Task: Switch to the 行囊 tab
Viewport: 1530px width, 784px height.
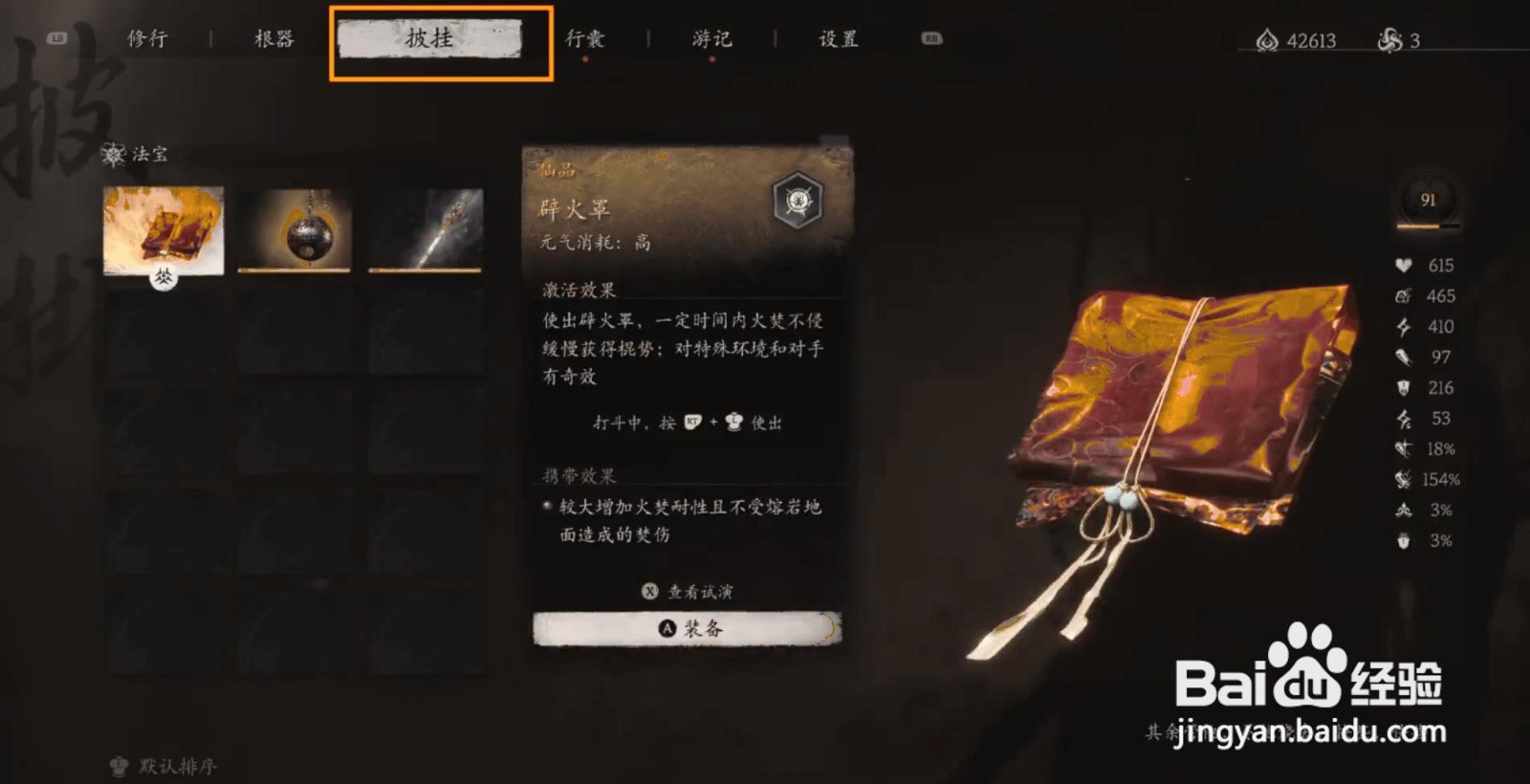Action: tap(587, 38)
